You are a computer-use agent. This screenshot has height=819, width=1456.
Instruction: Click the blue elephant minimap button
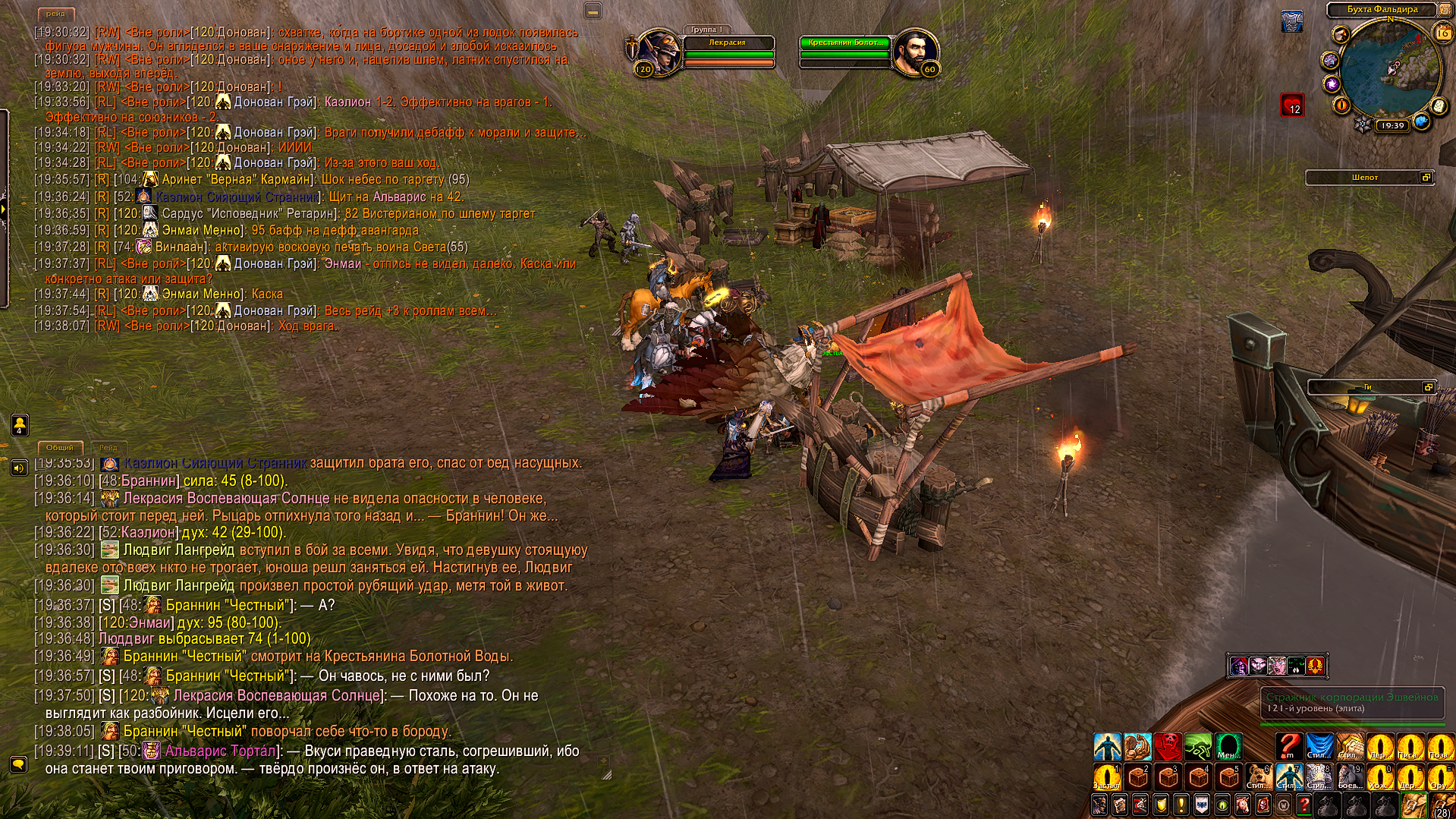tap(1421, 121)
